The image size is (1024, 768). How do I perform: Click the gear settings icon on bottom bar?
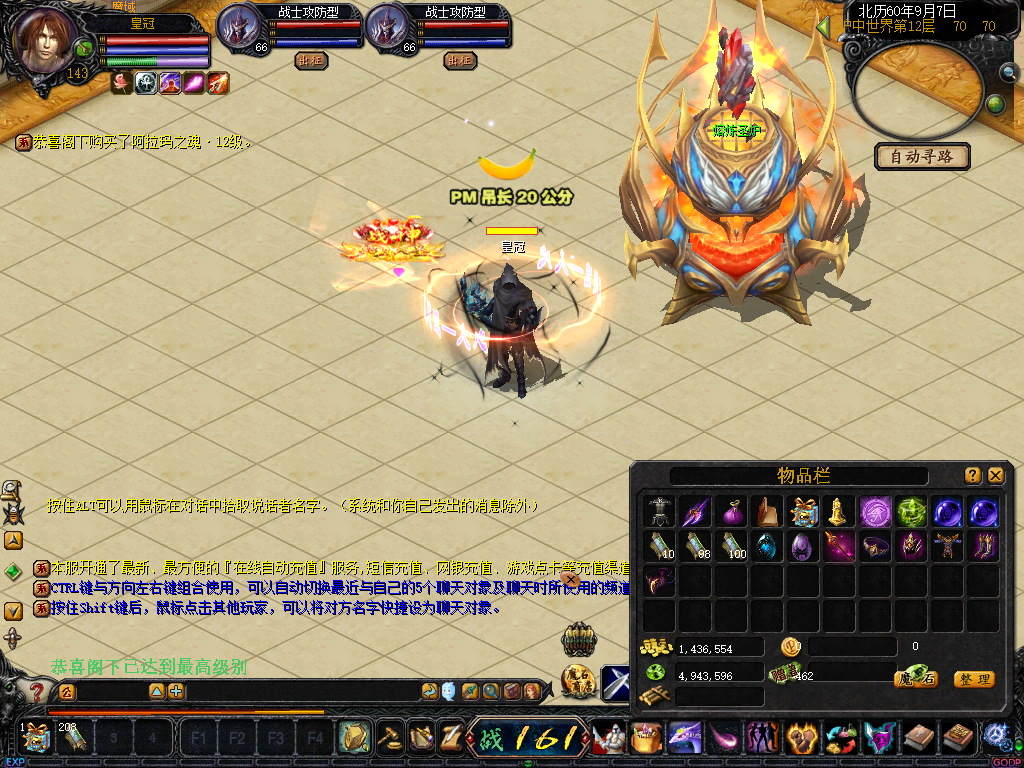click(x=995, y=738)
